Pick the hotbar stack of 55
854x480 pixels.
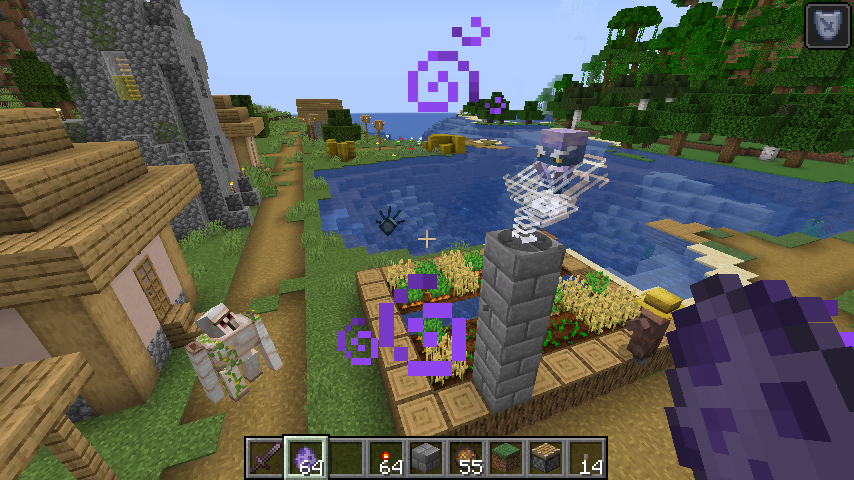[x=466, y=458]
